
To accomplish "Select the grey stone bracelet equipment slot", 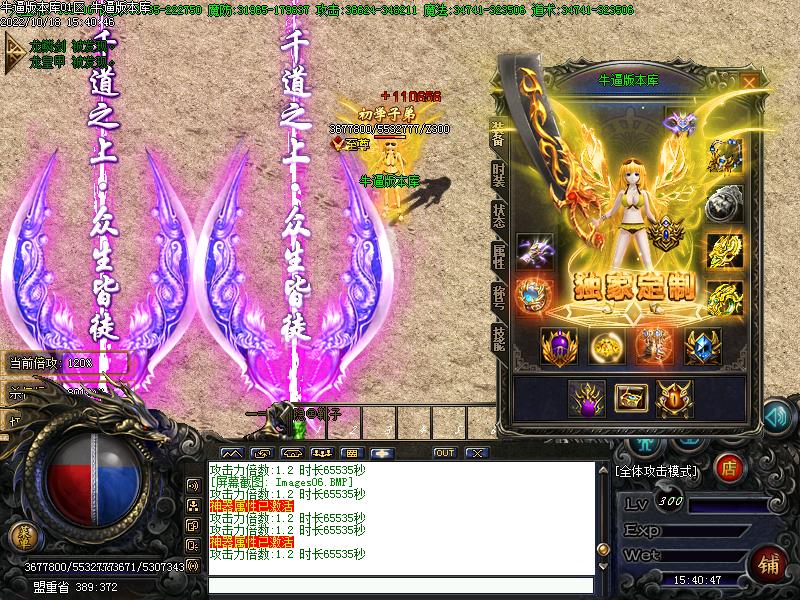I will click(724, 203).
